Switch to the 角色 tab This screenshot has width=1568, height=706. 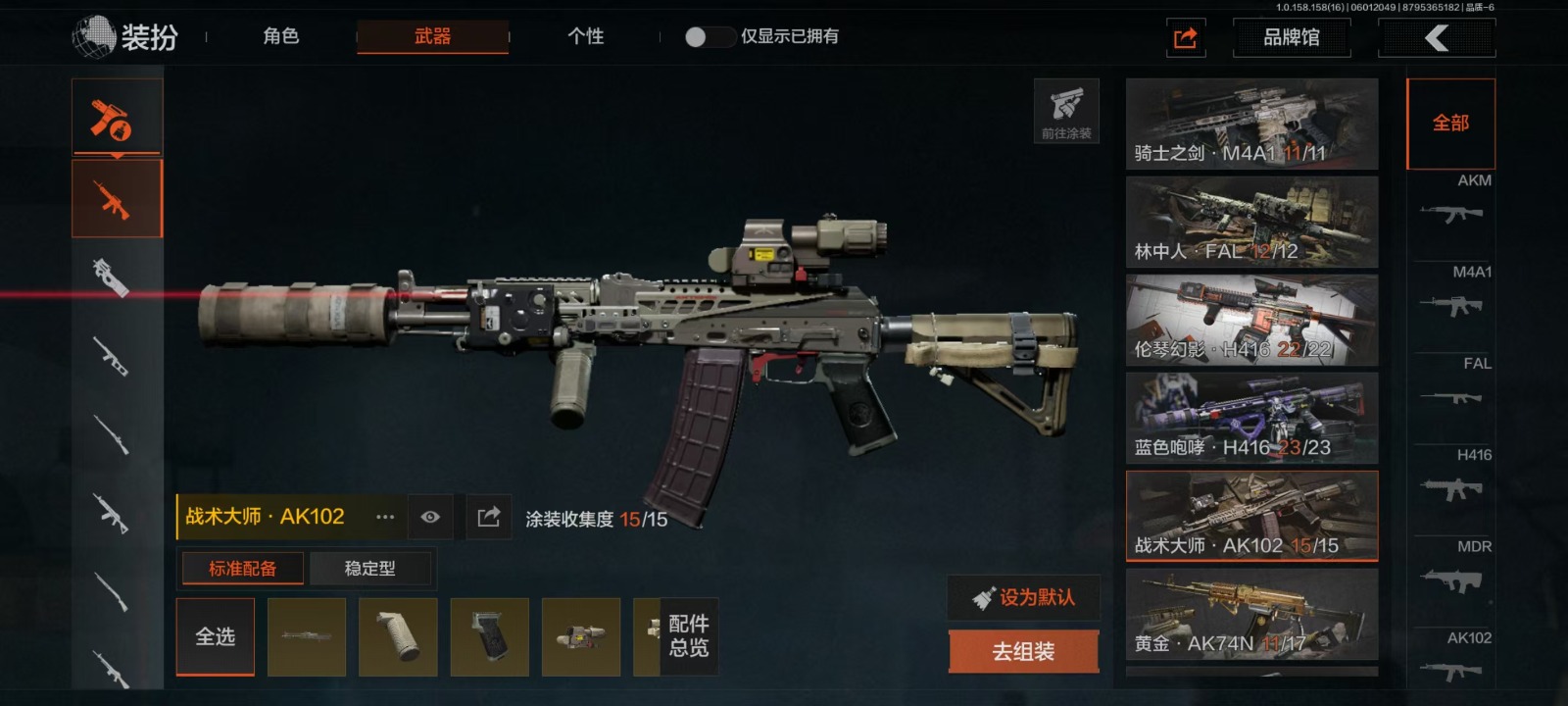pyautogui.click(x=280, y=36)
